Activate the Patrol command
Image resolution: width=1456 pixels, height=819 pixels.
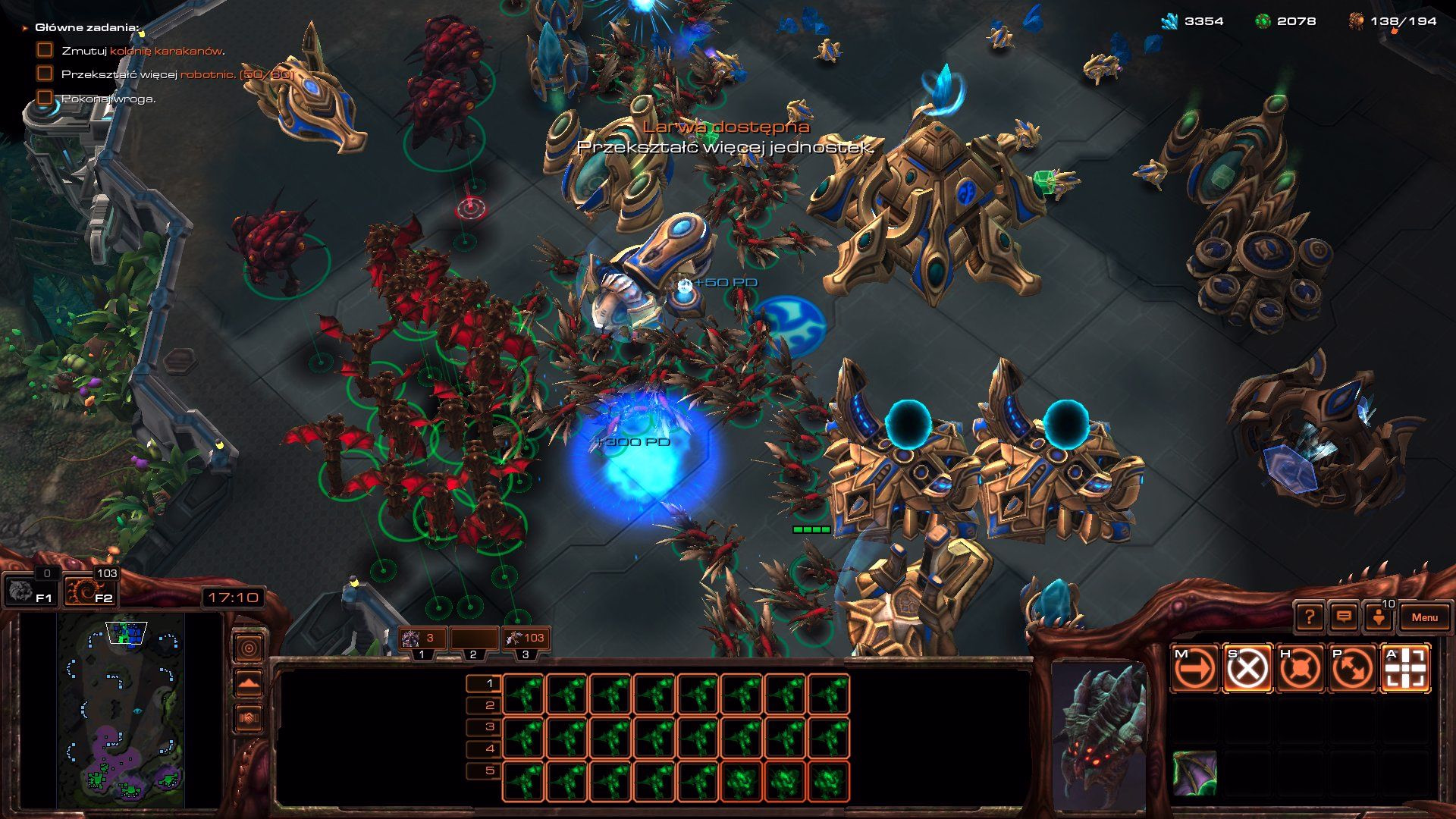[x=1352, y=669]
